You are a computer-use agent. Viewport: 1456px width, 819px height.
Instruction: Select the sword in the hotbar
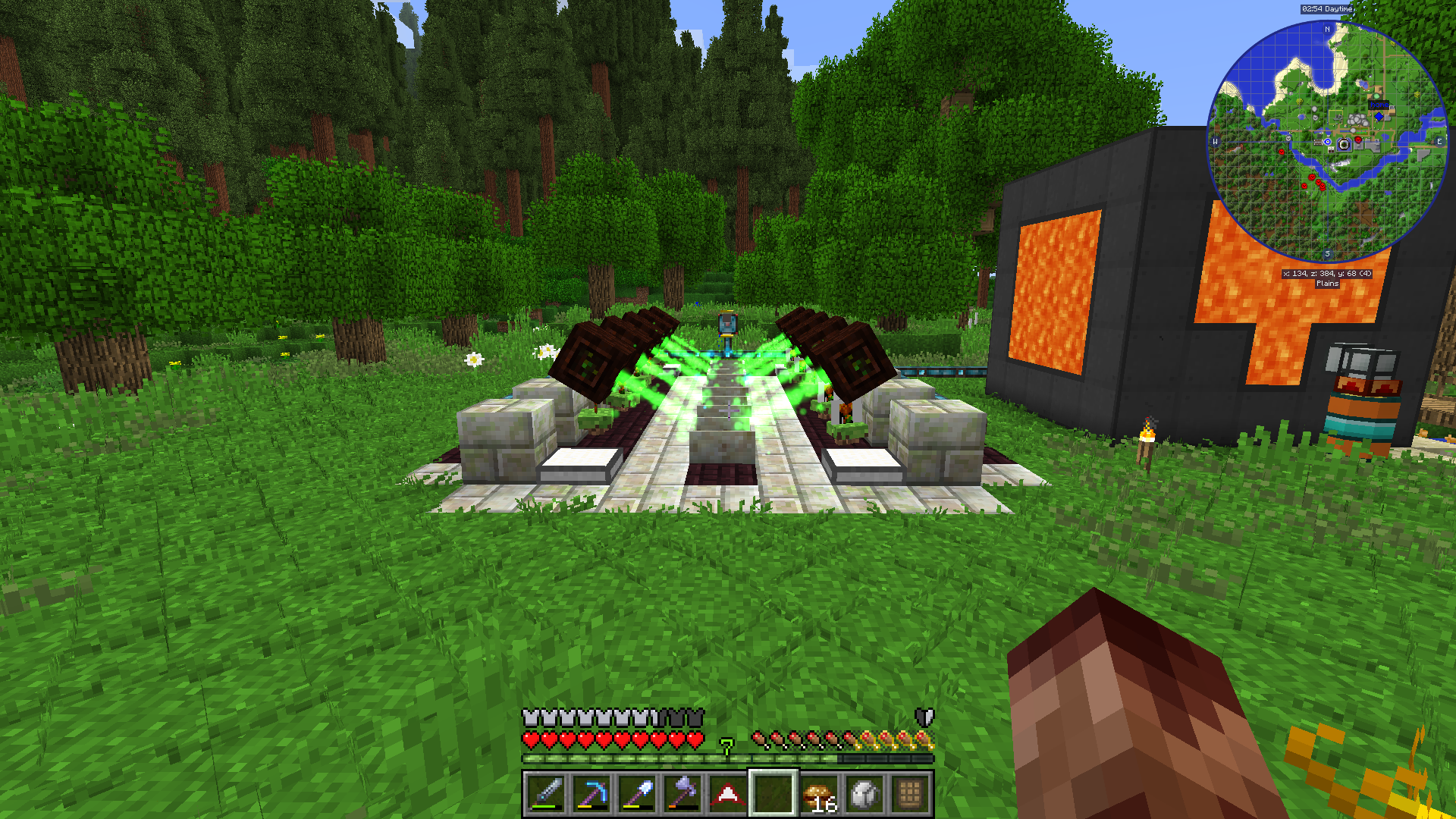pyautogui.click(x=546, y=794)
